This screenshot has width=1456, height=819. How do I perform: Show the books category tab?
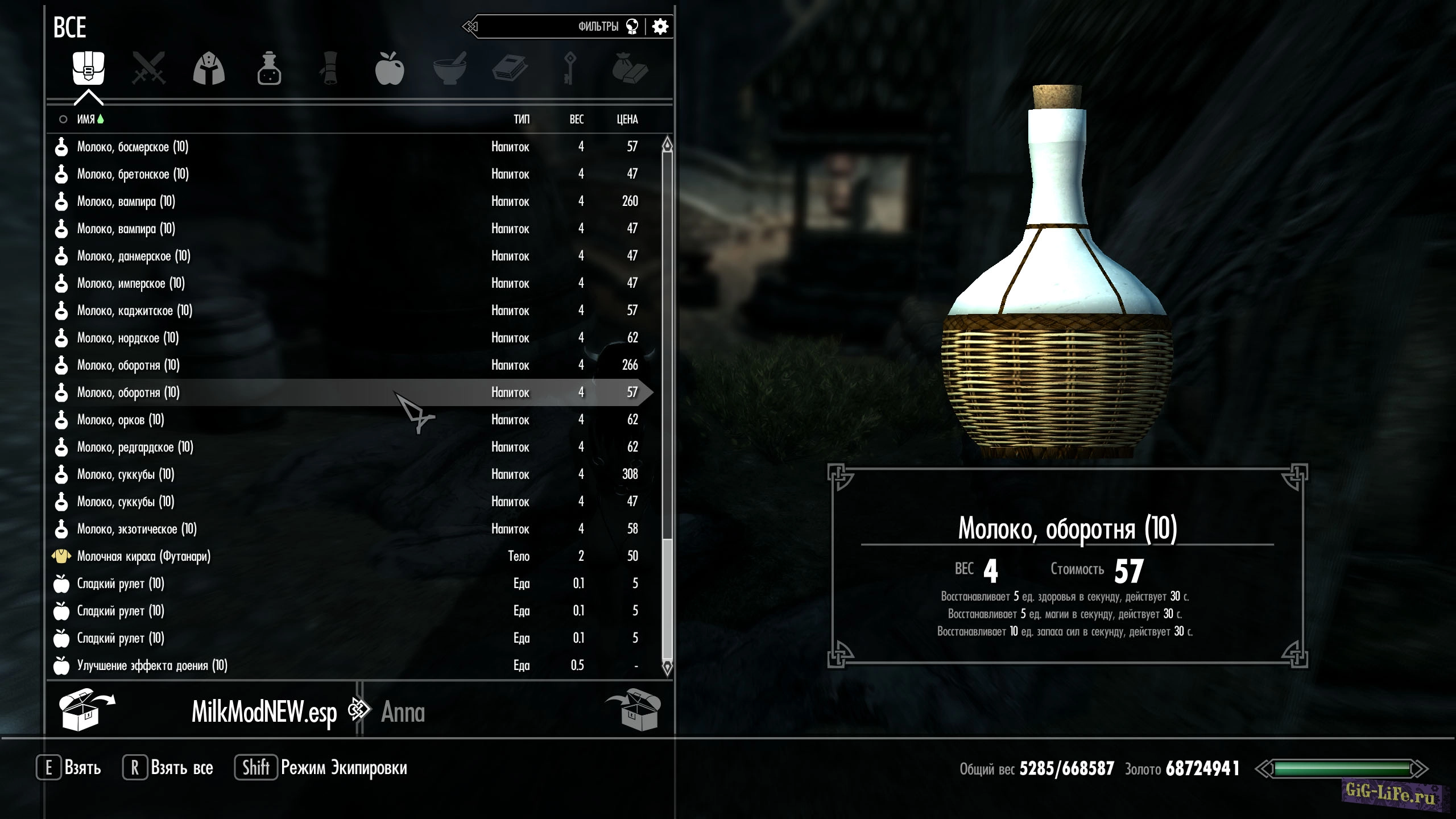(510, 69)
